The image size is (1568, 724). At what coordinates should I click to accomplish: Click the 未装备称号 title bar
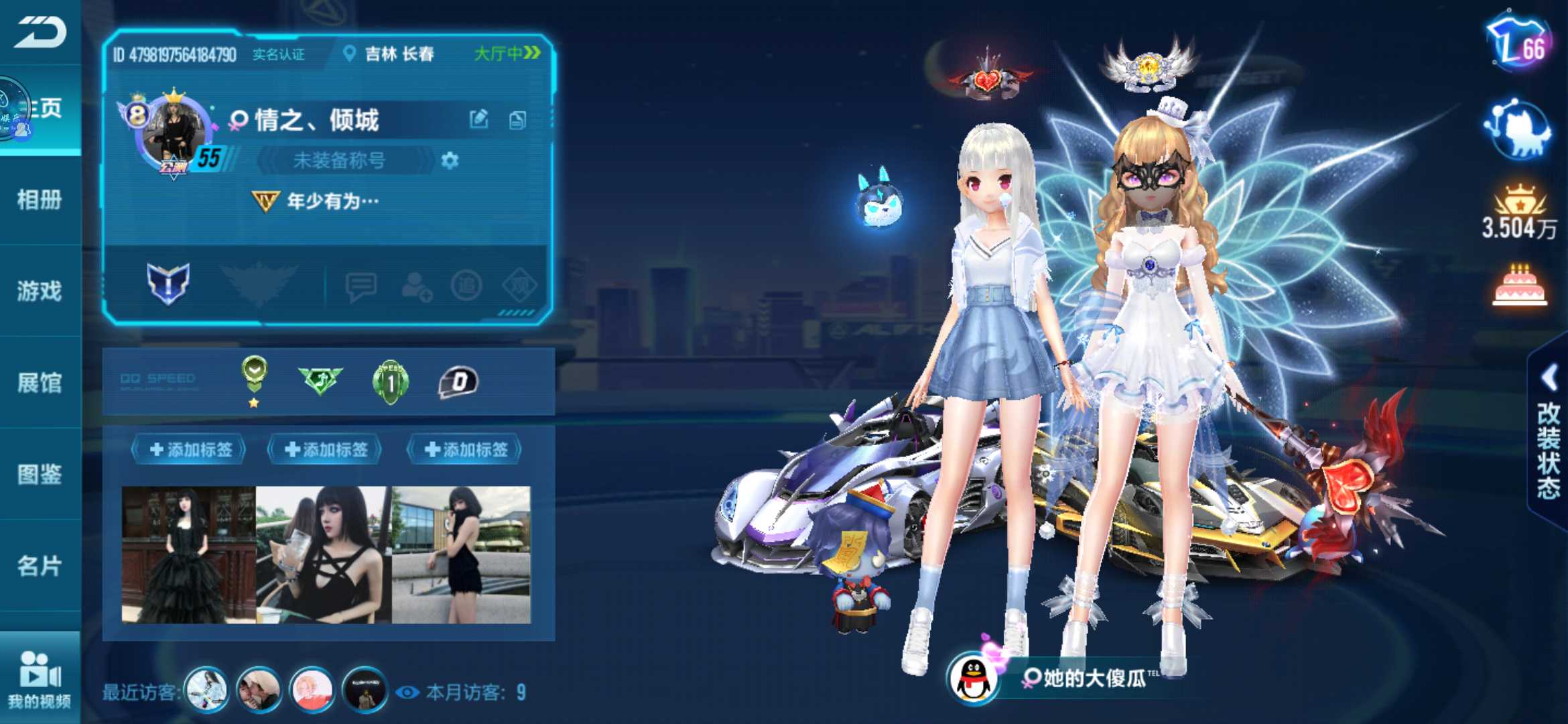340,161
